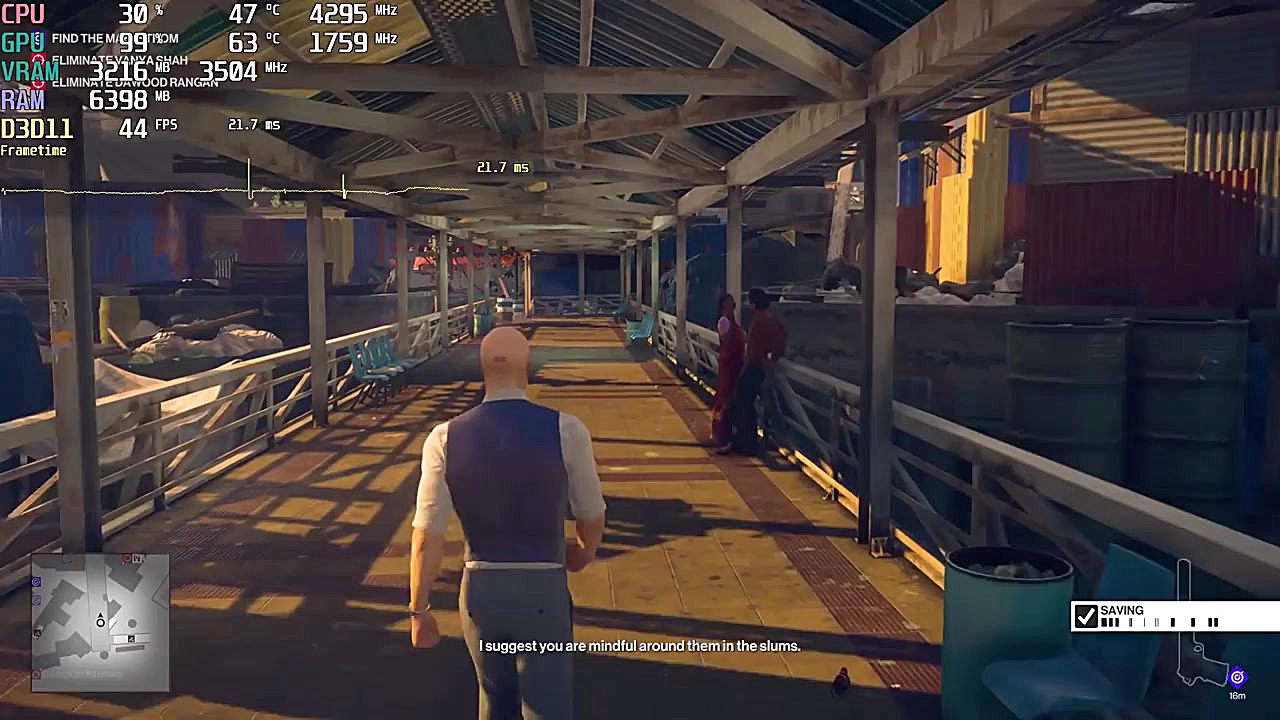Click the red exit icon at the minimap bottom
The image size is (1280, 720).
(x=35, y=673)
